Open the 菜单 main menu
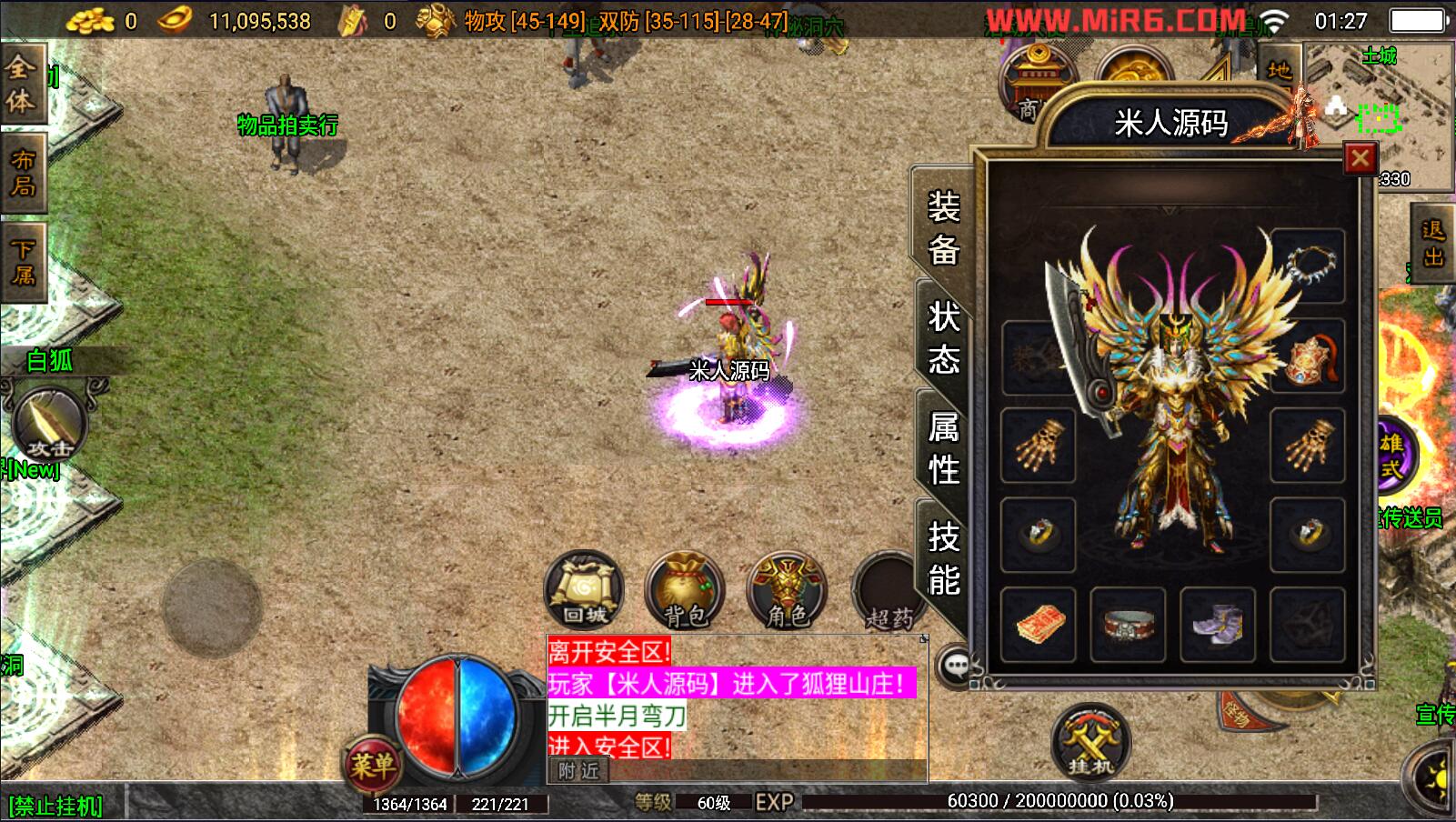Image resolution: width=1456 pixels, height=822 pixels. [373, 765]
